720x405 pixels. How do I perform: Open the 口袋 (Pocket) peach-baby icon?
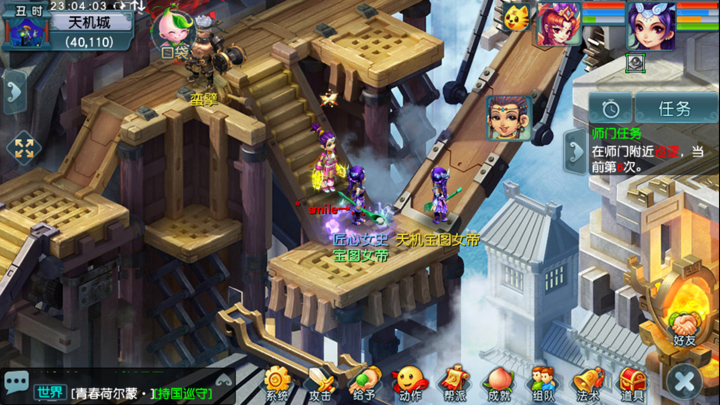[172, 30]
